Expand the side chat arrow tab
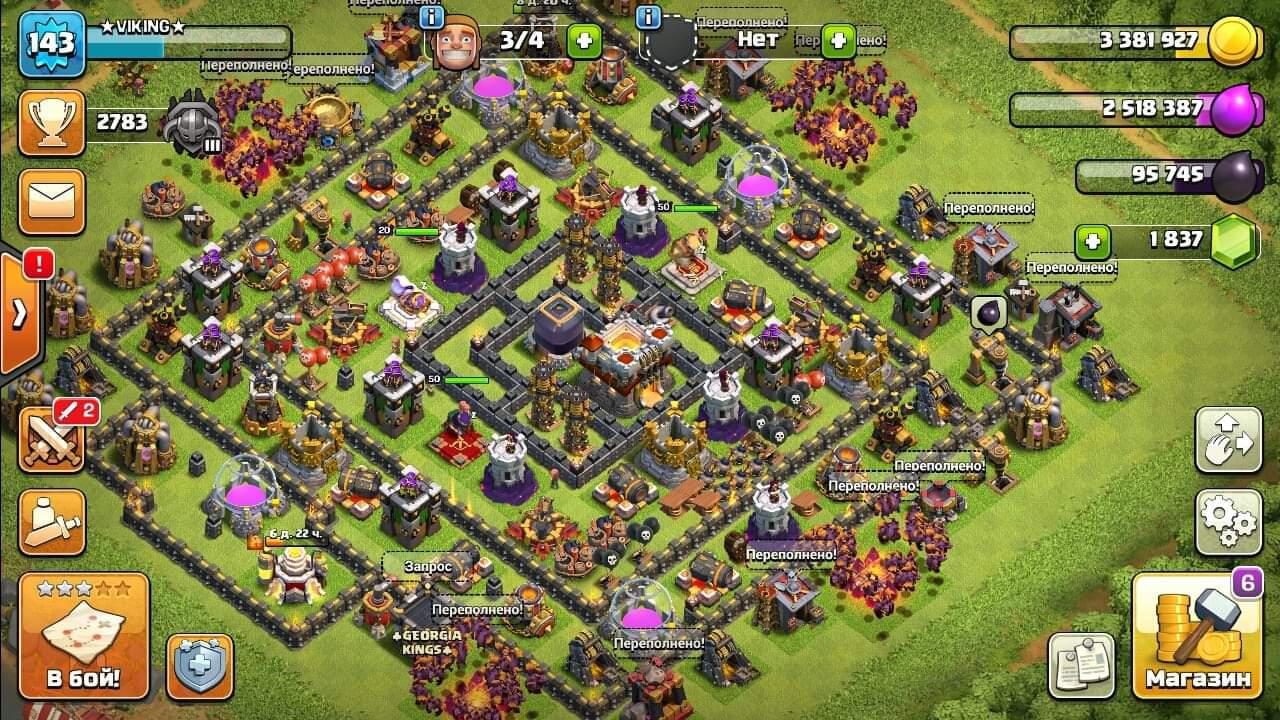This screenshot has height=720, width=1280. pyautogui.click(x=20, y=314)
